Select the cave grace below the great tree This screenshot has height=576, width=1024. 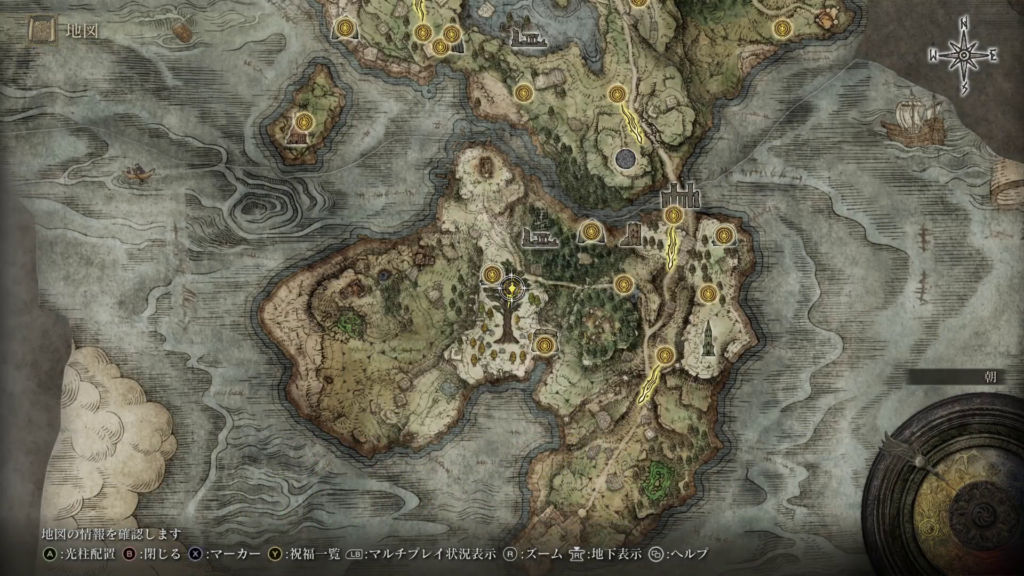[x=544, y=345]
